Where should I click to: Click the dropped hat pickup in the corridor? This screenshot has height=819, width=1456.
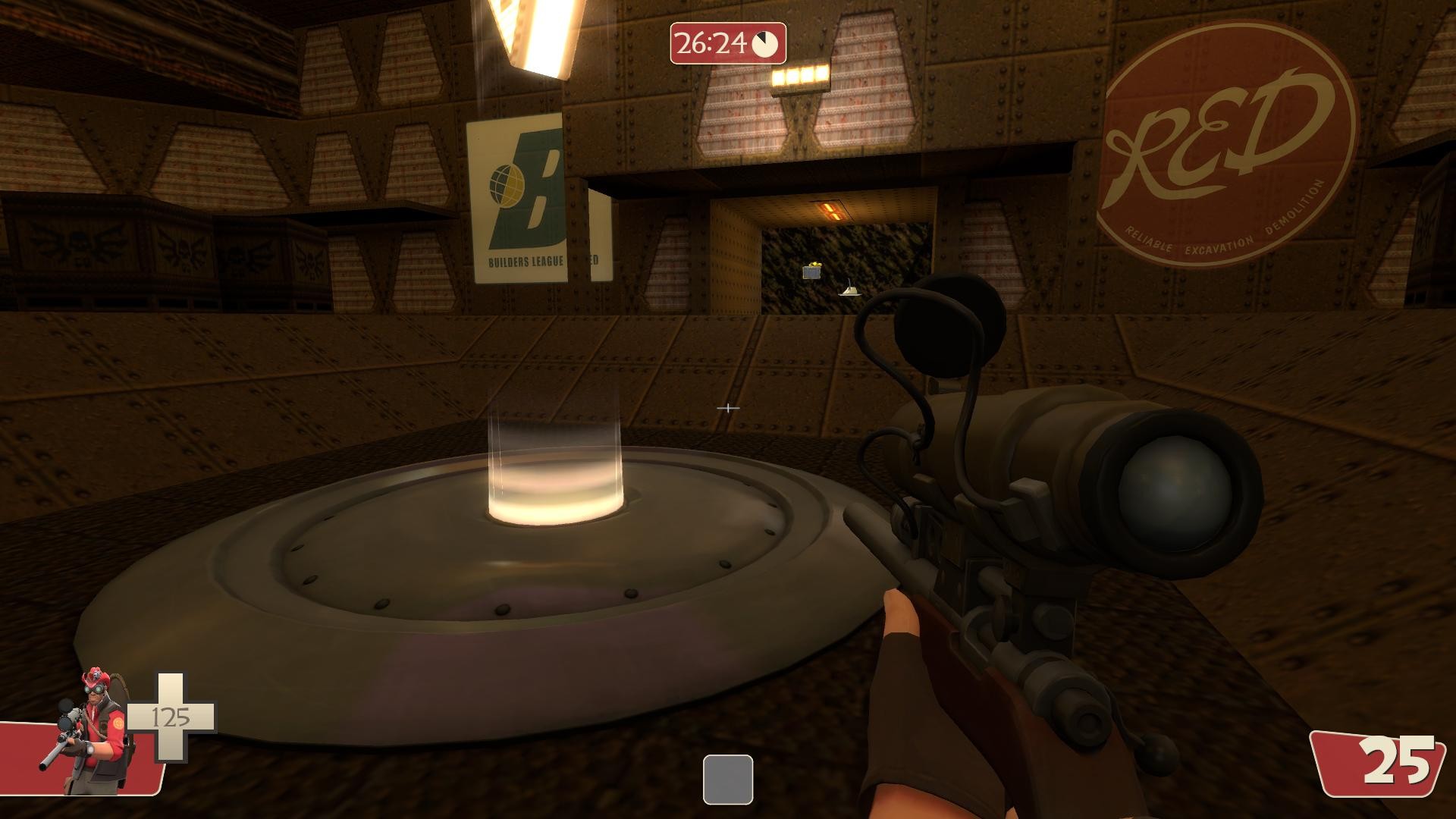[851, 290]
